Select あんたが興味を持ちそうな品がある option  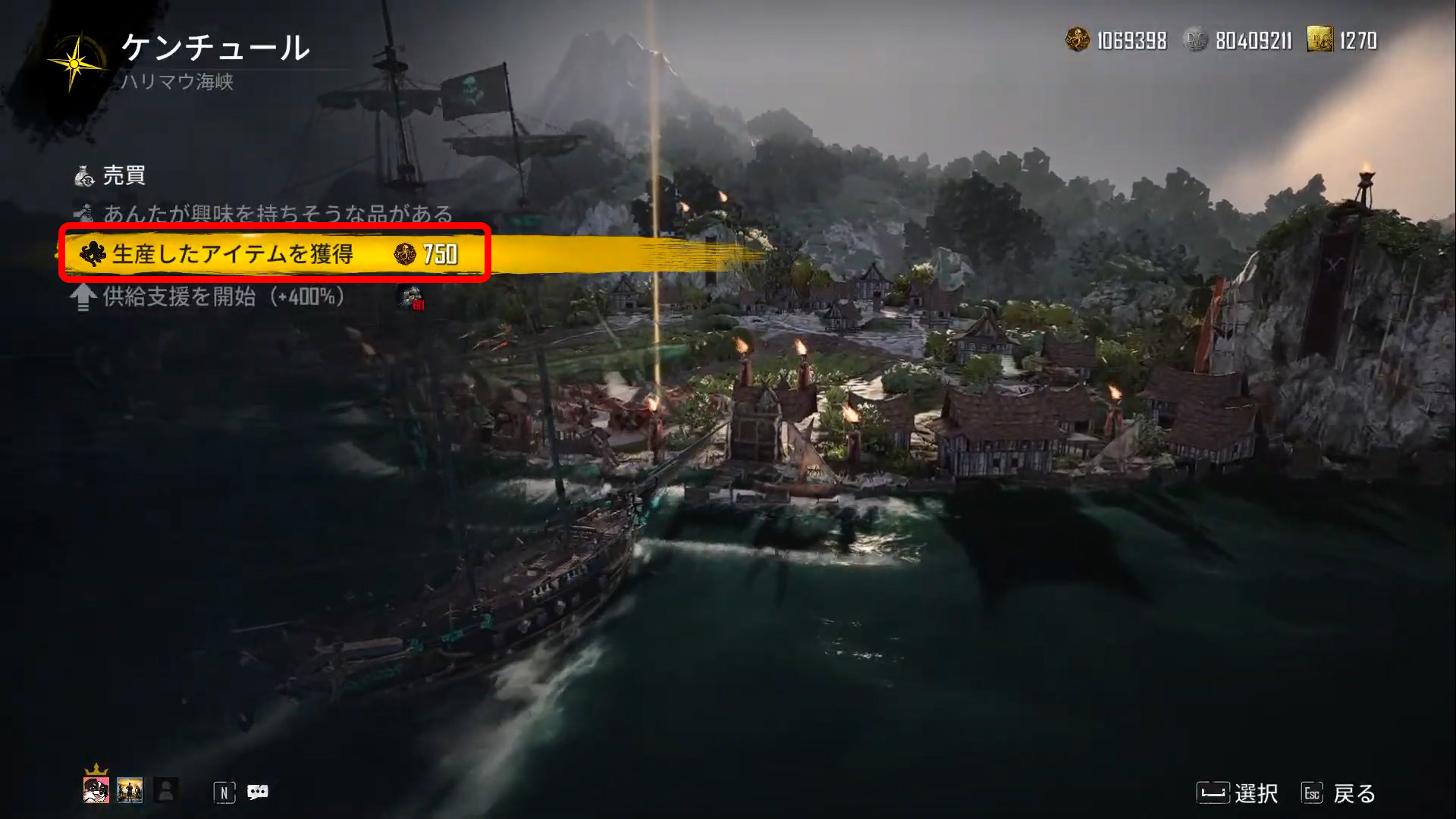(277, 215)
